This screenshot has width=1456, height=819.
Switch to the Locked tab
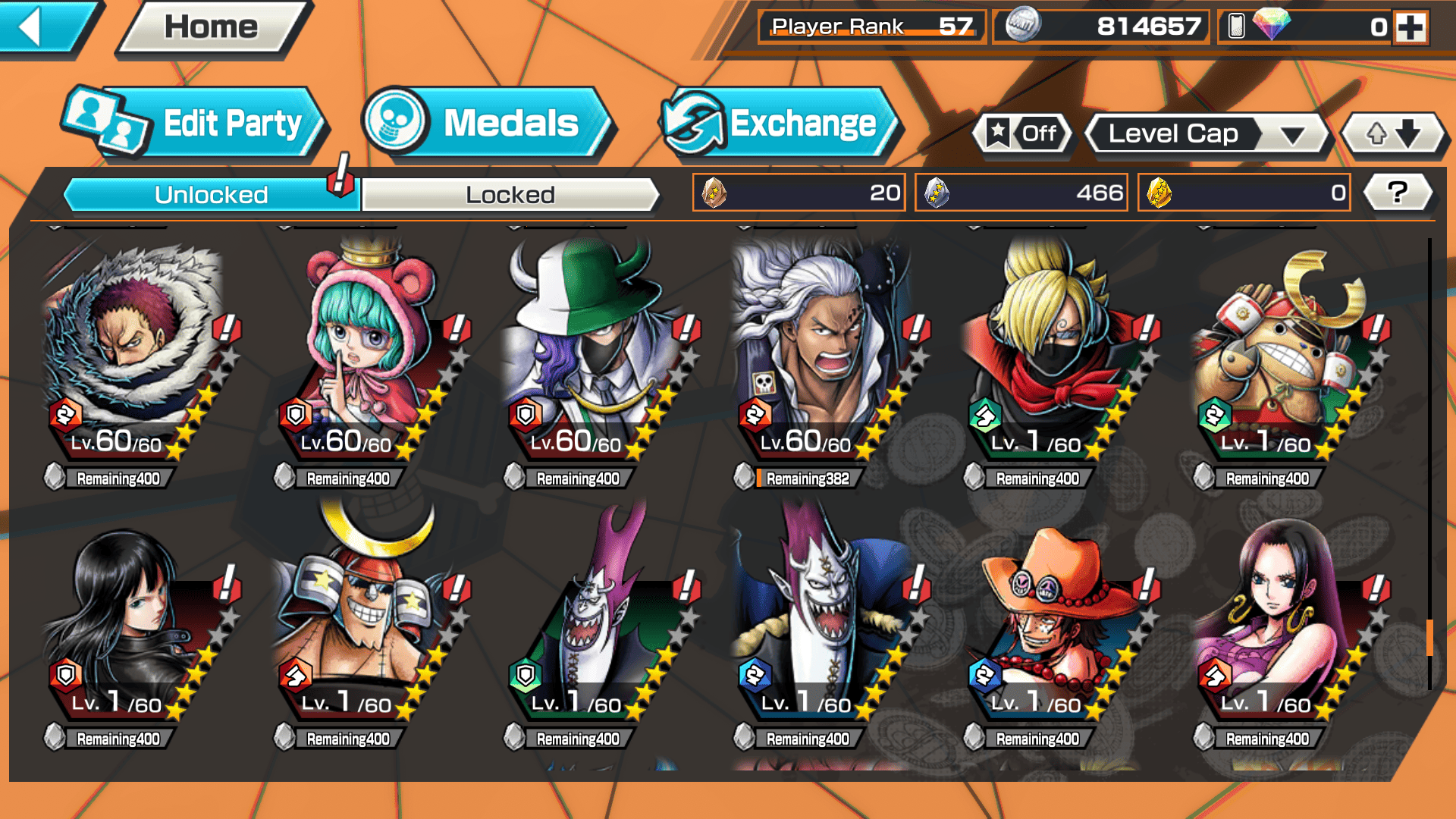510,195
